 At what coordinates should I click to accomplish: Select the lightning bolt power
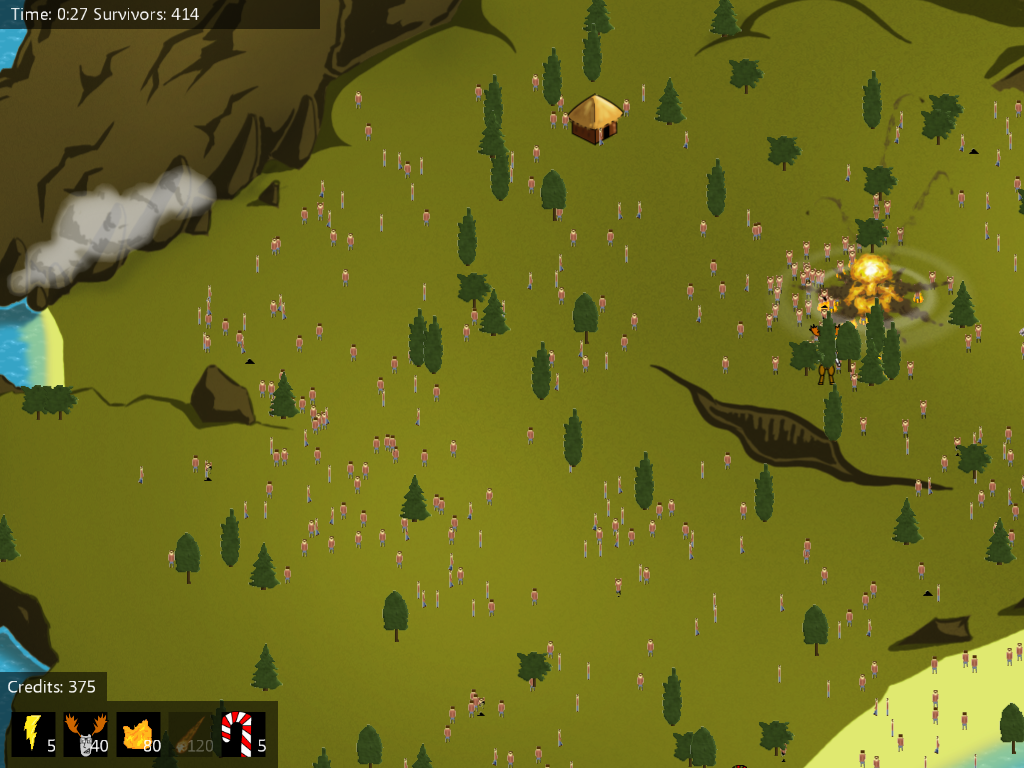(x=33, y=733)
